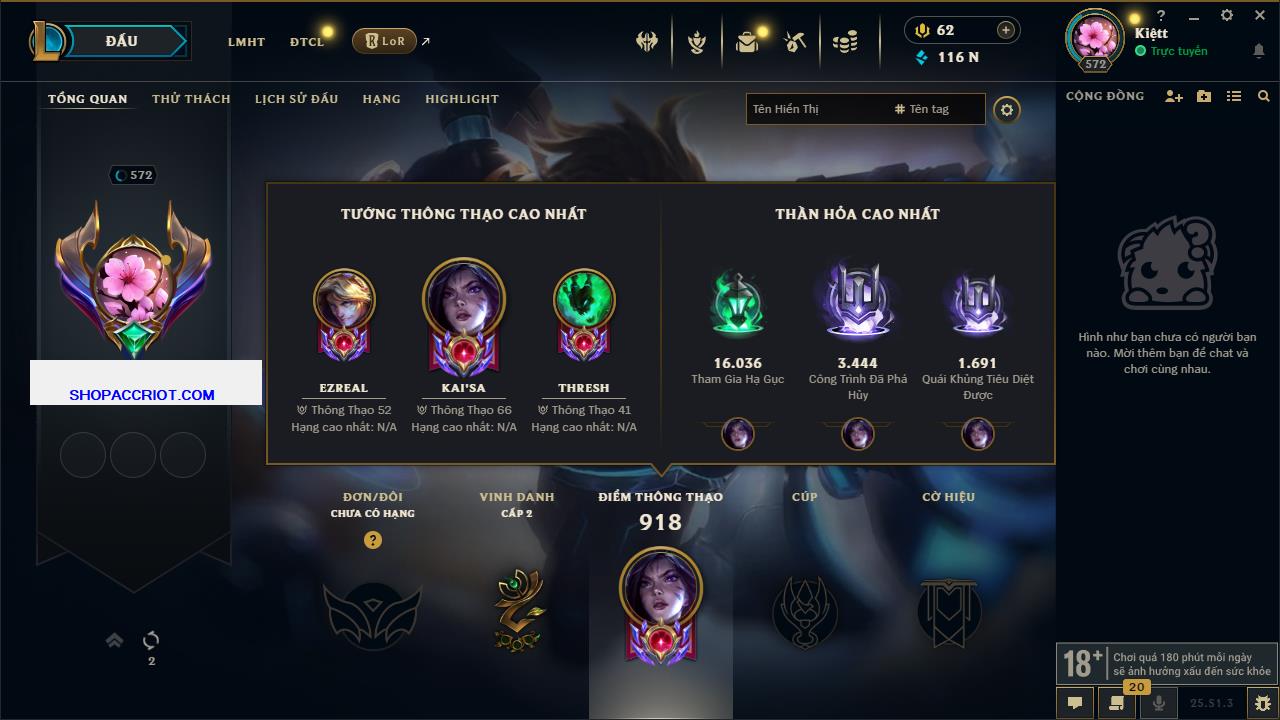Open the LMHT section
Image resolution: width=1280 pixels, height=720 pixels.
click(246, 42)
